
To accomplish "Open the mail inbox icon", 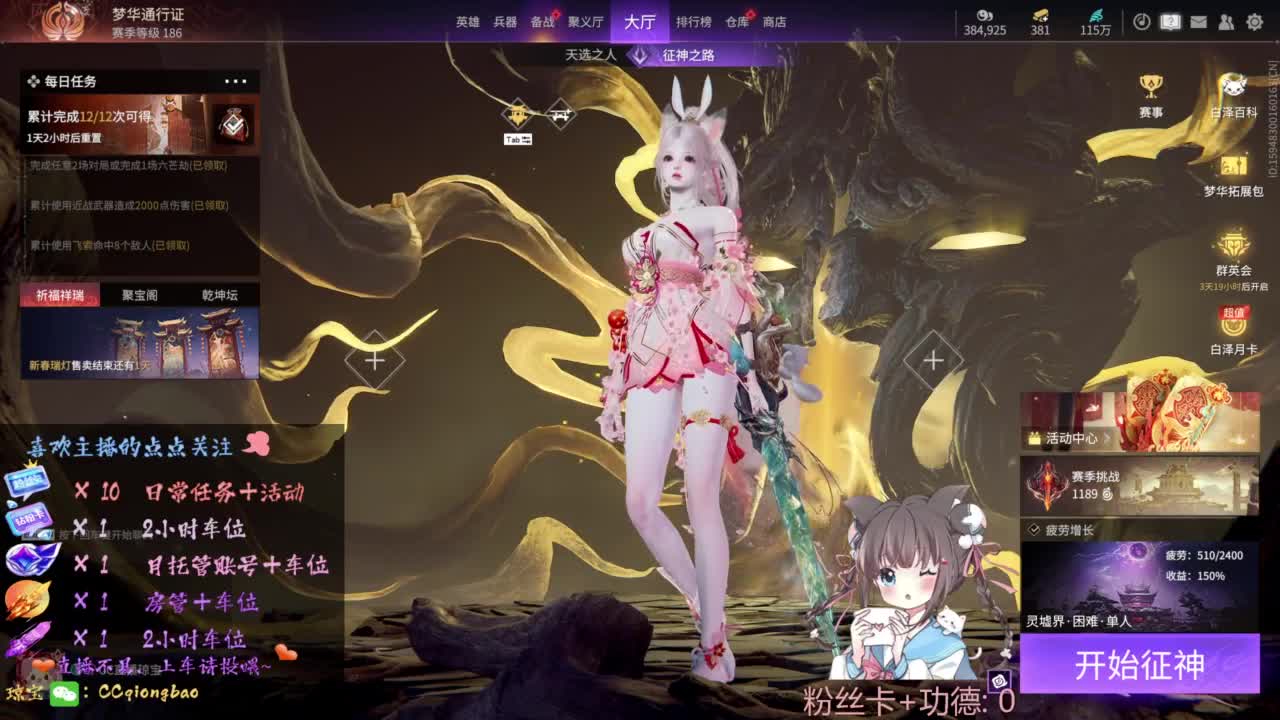I will click(1199, 22).
